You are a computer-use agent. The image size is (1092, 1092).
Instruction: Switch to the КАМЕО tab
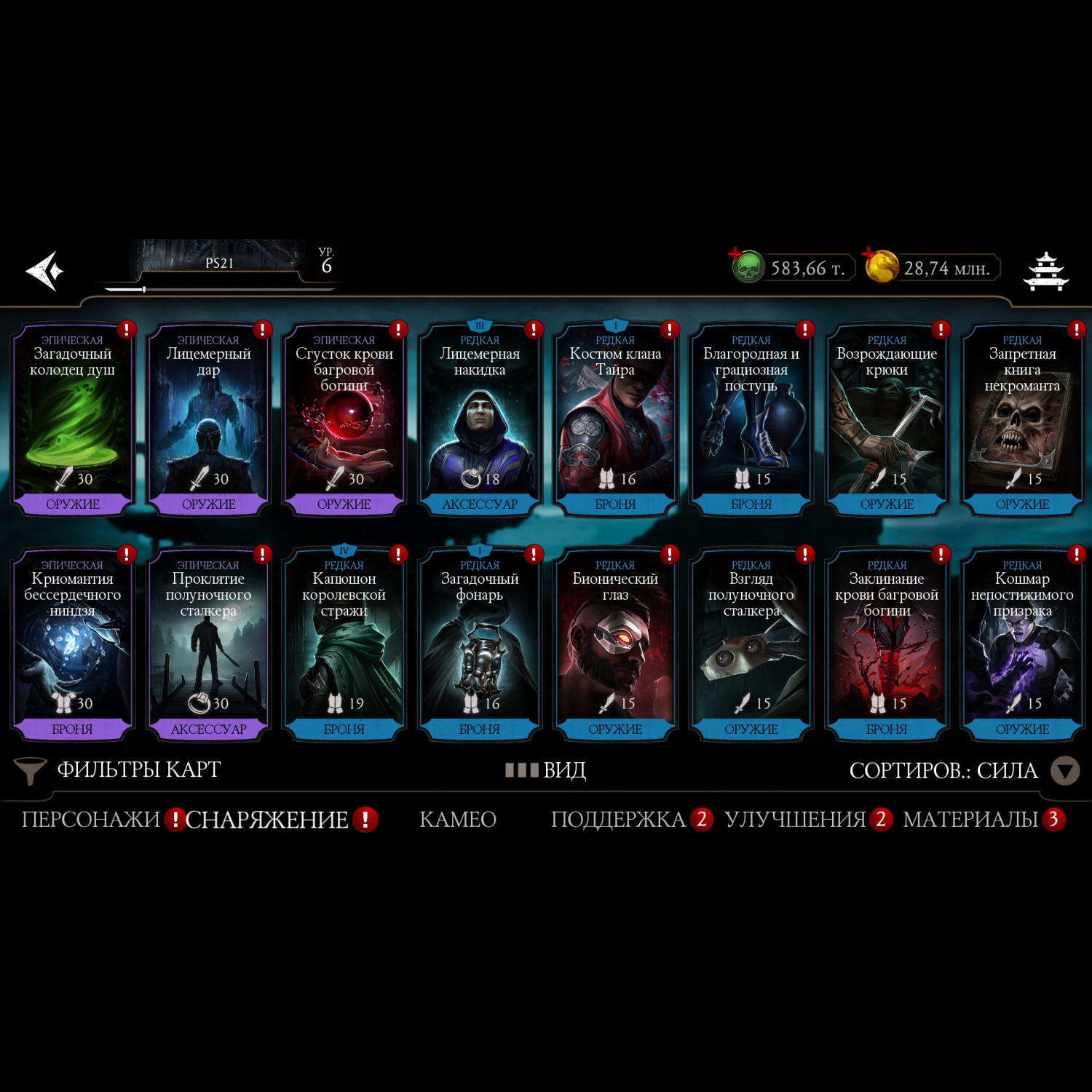pyautogui.click(x=458, y=820)
